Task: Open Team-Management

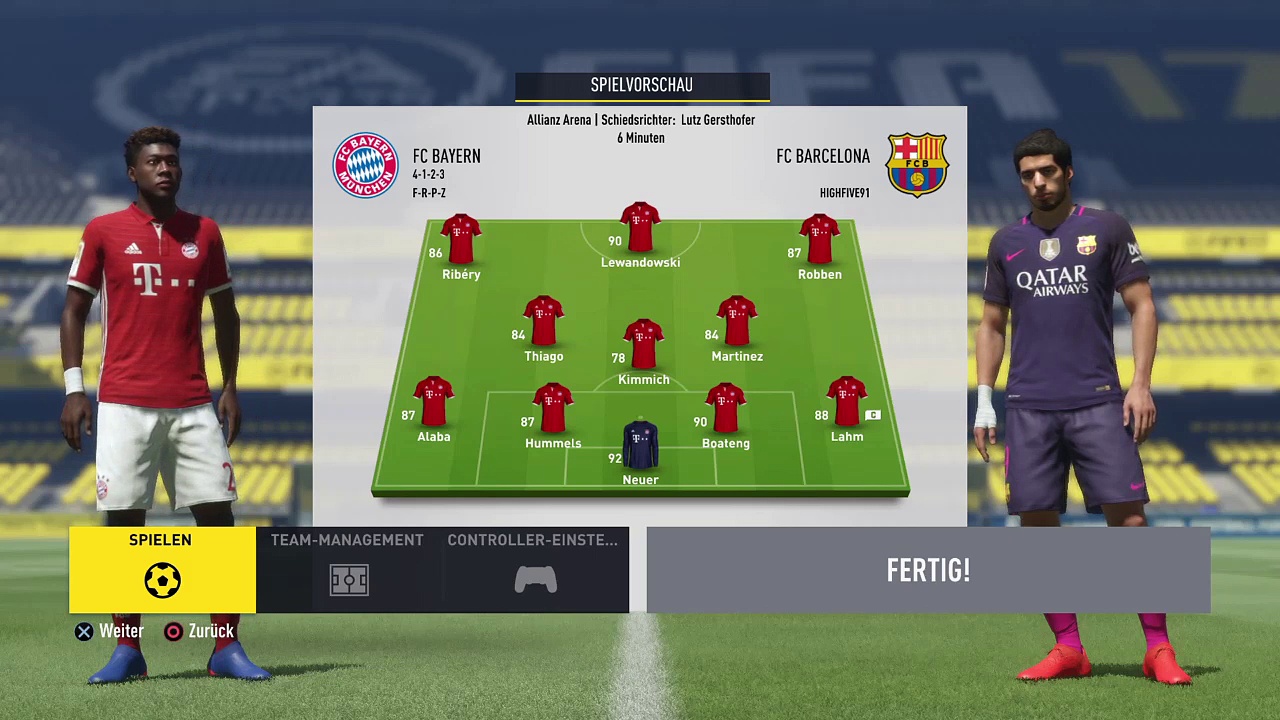Action: 347,569
